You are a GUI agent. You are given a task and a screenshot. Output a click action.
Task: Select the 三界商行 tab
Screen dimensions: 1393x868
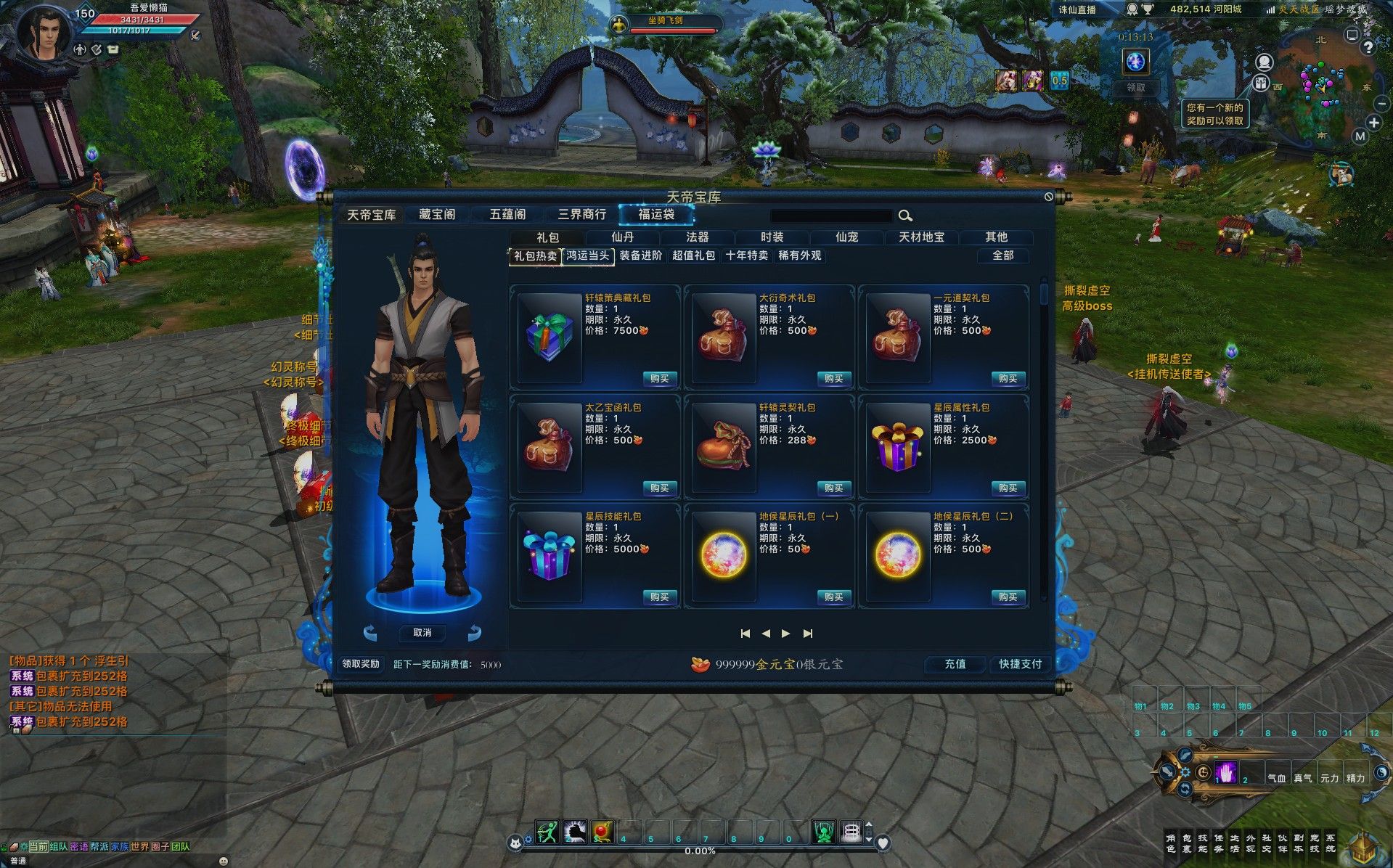pos(581,214)
